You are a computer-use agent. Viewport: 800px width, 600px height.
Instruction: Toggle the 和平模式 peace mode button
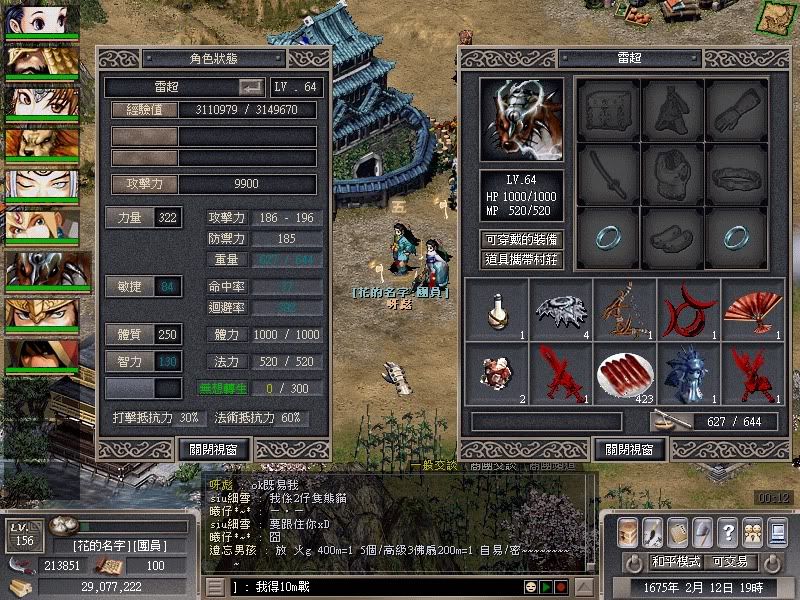676,562
